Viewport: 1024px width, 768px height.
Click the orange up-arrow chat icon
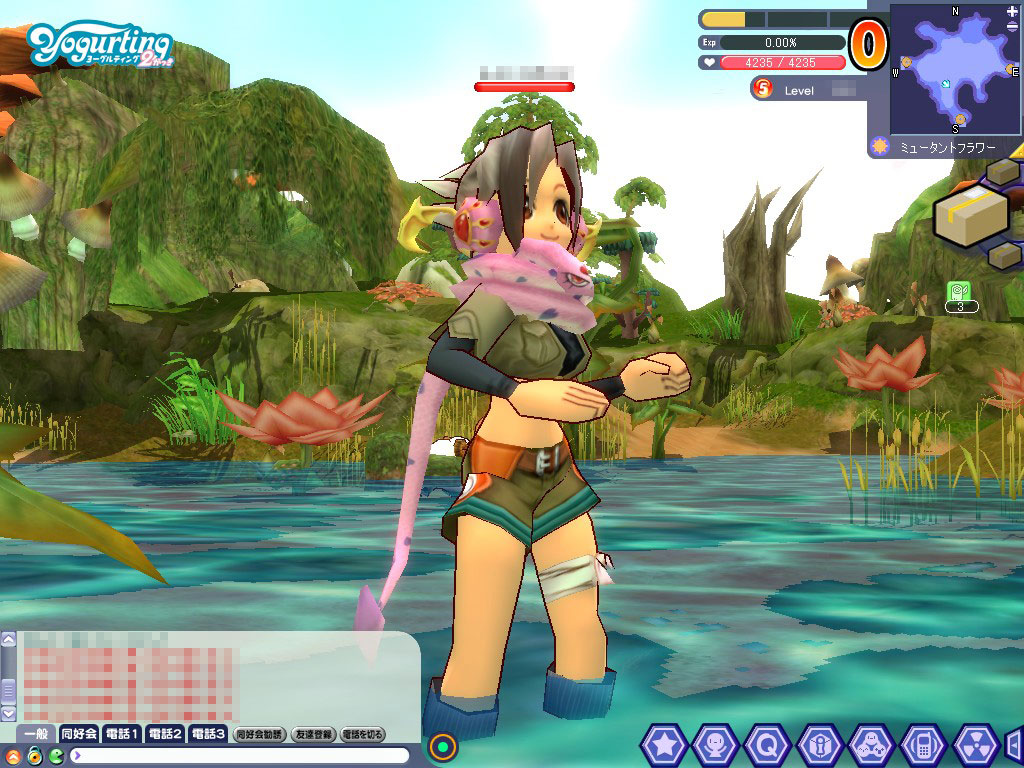click(x=13, y=755)
